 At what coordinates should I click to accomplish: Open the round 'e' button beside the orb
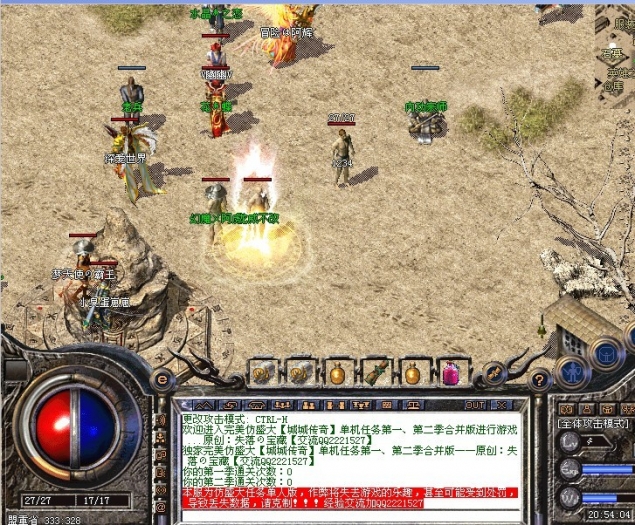tap(162, 380)
